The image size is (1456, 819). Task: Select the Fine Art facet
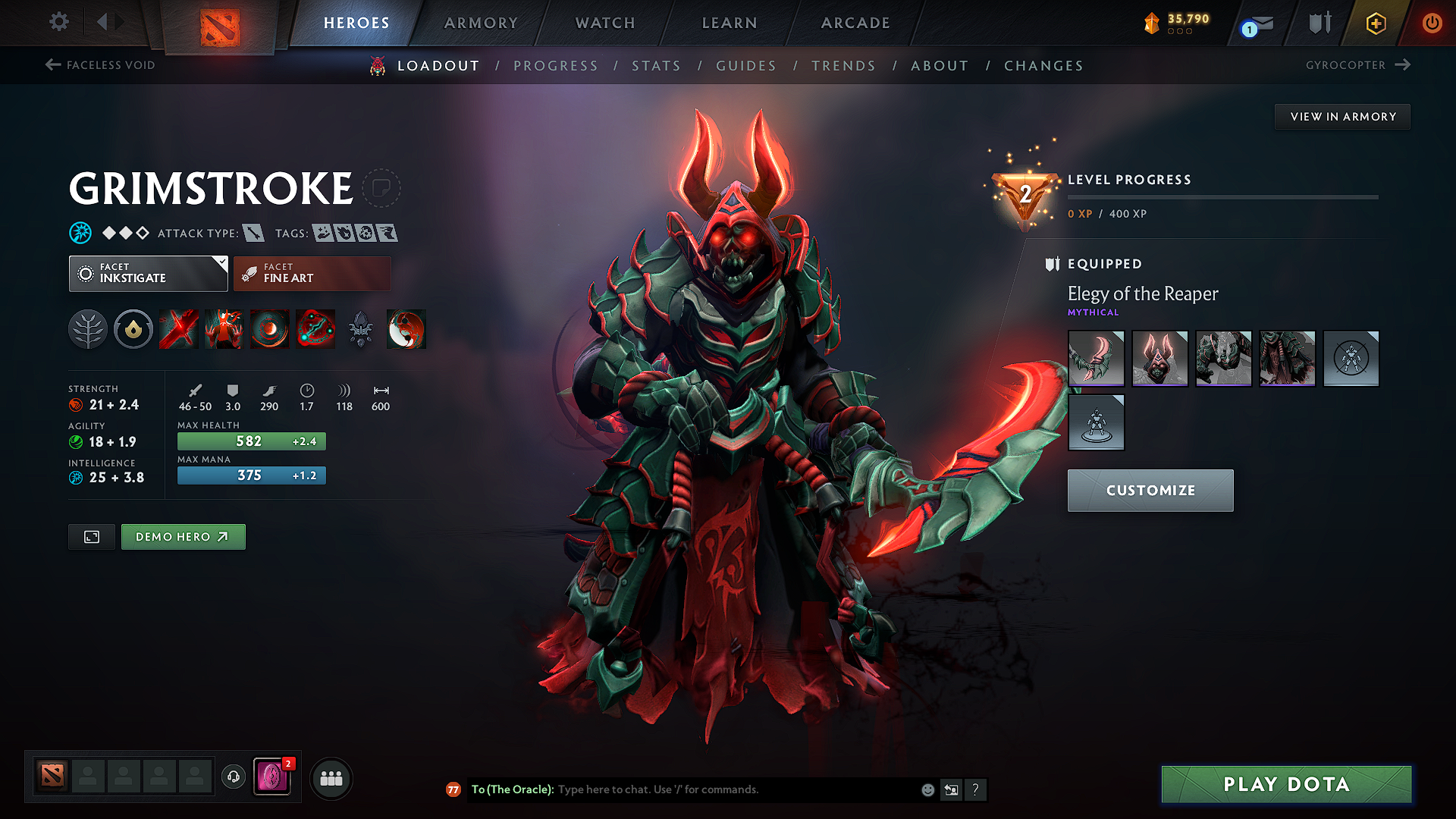[312, 273]
